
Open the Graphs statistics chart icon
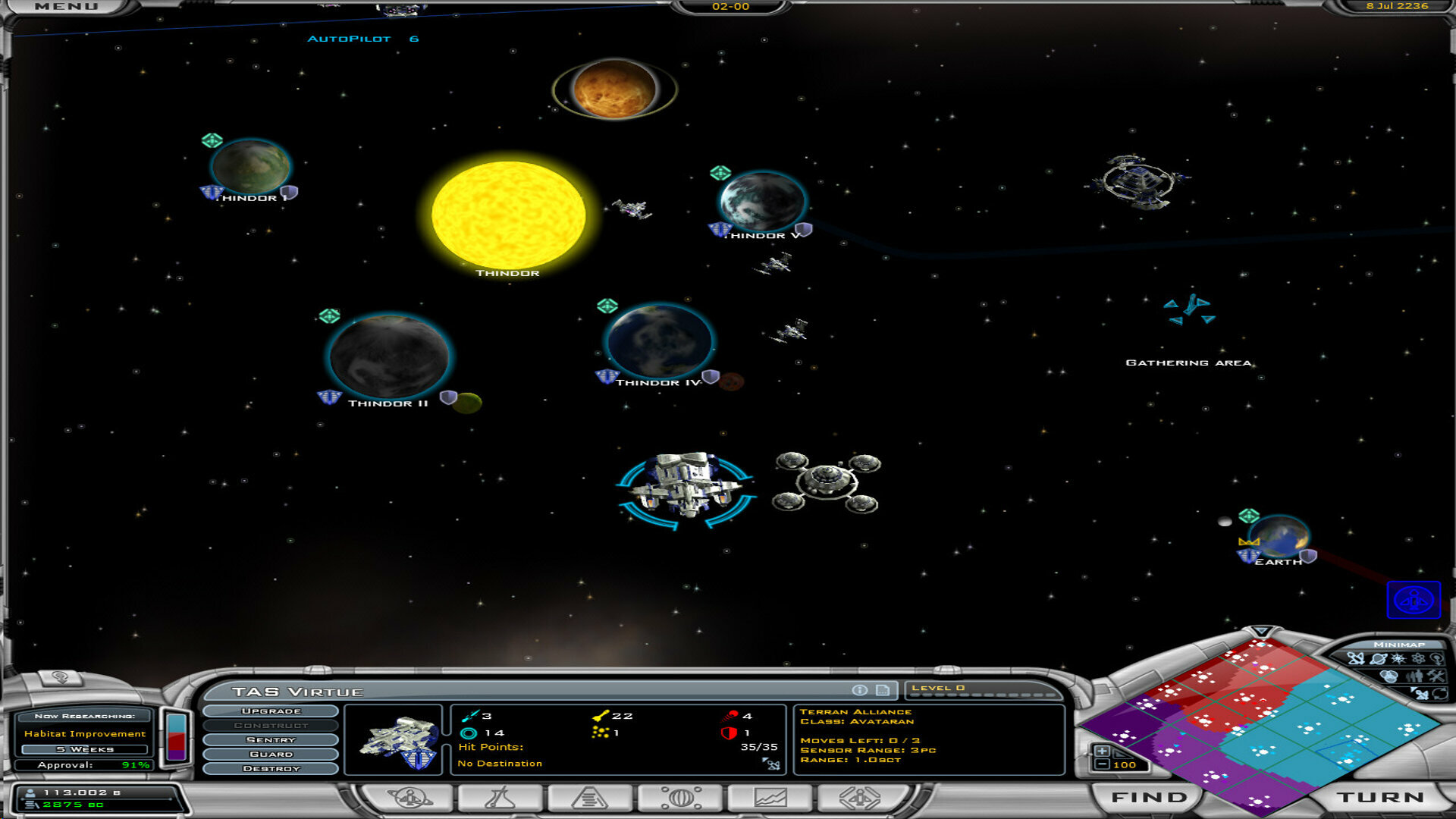pos(770,797)
